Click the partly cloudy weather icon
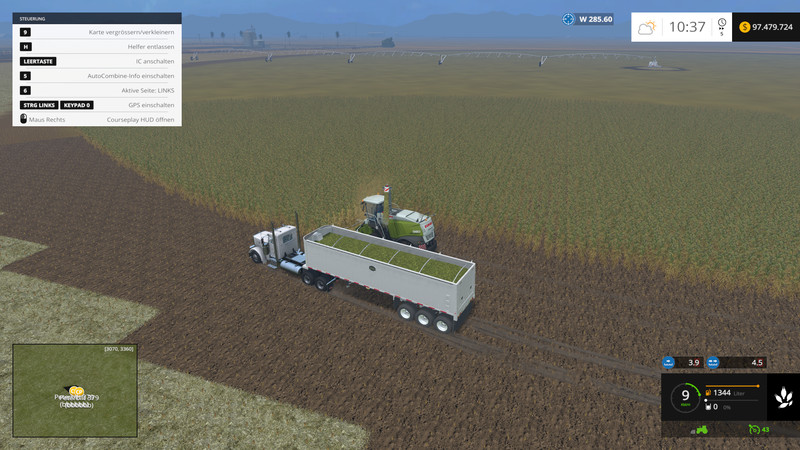 pyautogui.click(x=647, y=28)
